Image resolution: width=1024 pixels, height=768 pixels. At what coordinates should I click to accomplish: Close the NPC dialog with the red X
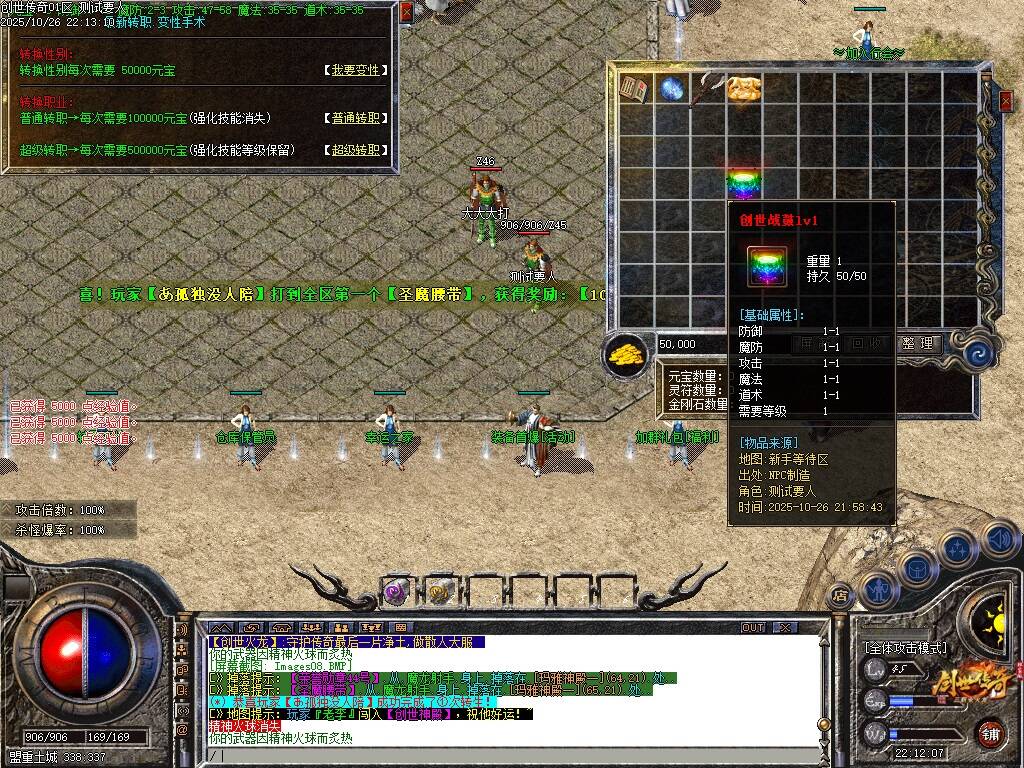pos(406,12)
